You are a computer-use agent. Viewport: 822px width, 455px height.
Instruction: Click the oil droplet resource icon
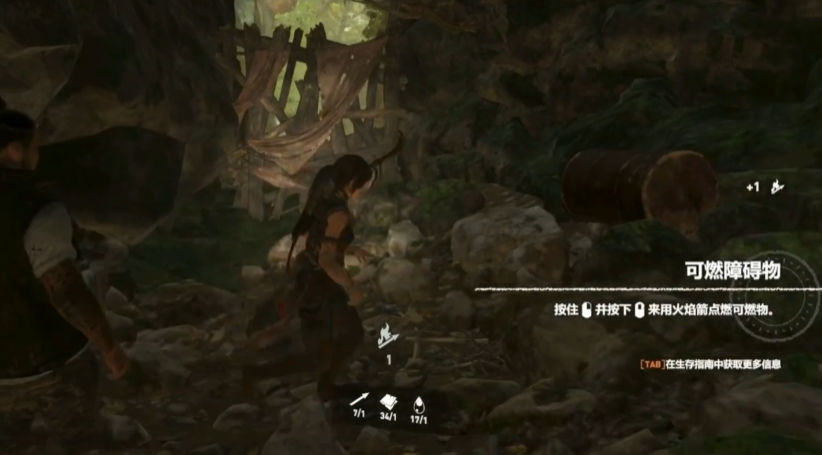(x=419, y=398)
